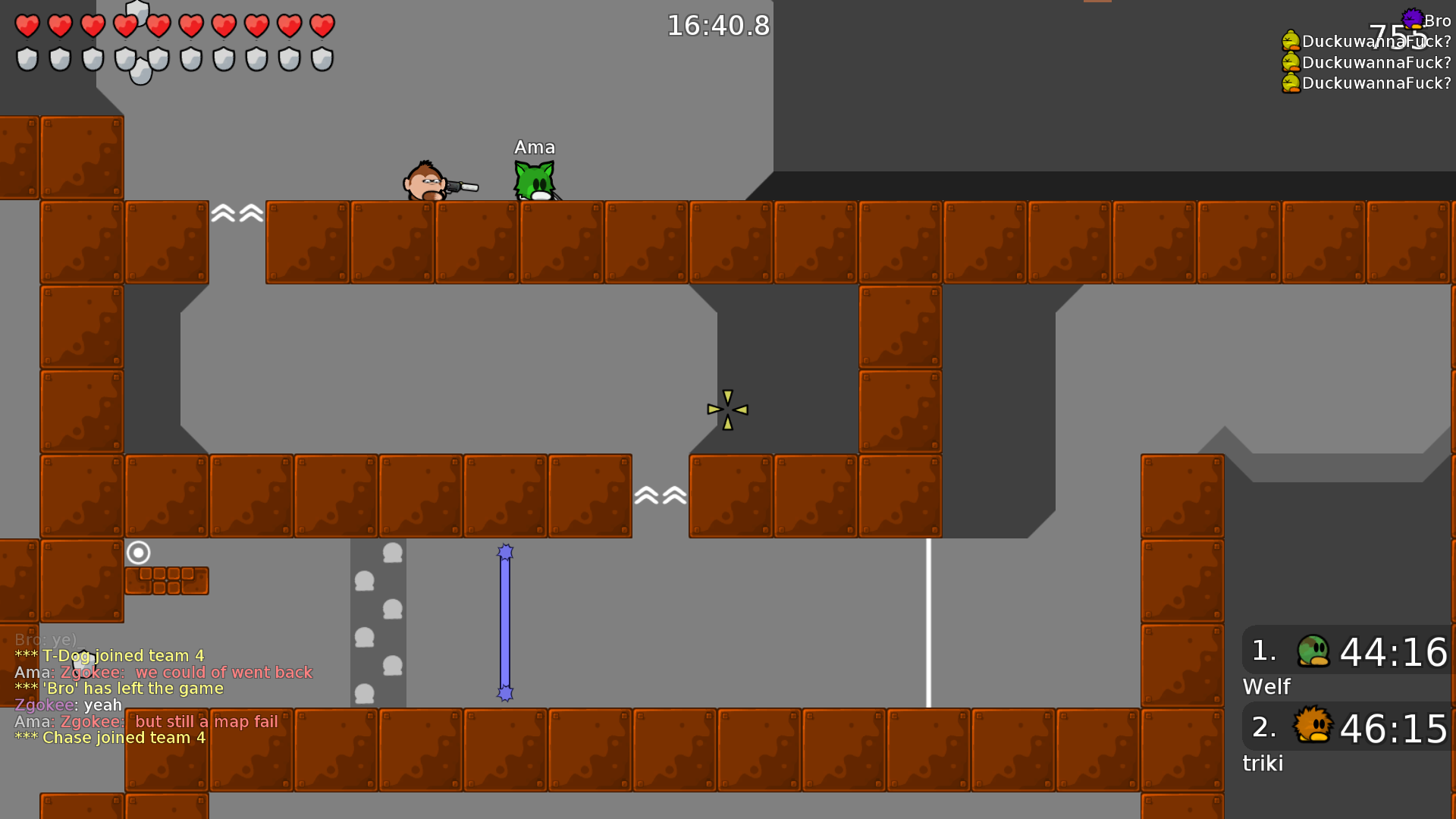
Task: Click the score value 755 at top right
Action: tap(1397, 32)
